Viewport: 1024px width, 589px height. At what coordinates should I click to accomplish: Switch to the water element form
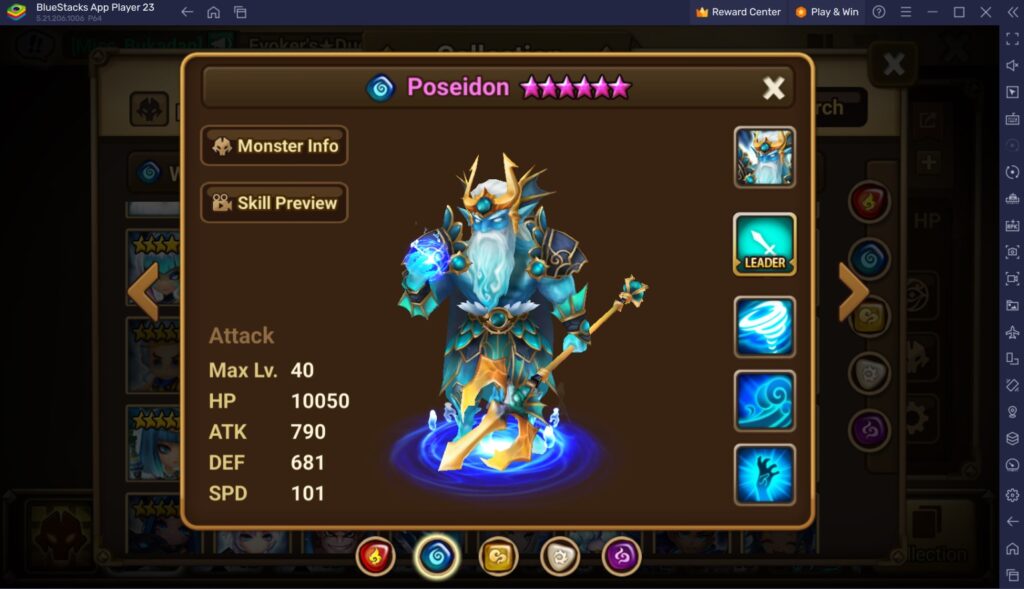click(437, 556)
